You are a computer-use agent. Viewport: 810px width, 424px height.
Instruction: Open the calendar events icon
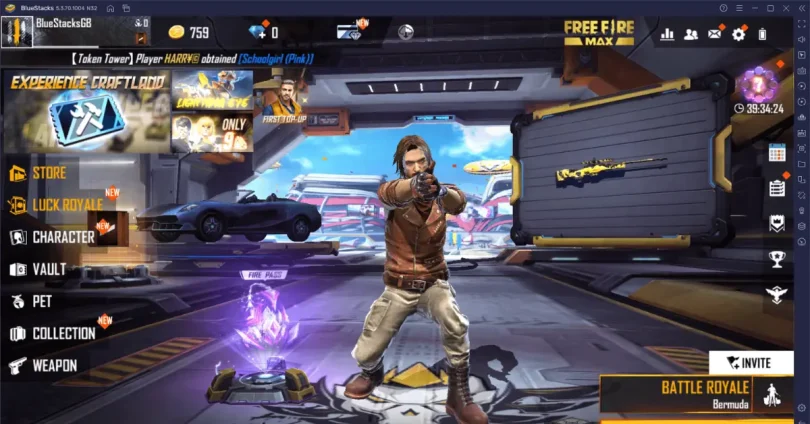(776, 153)
